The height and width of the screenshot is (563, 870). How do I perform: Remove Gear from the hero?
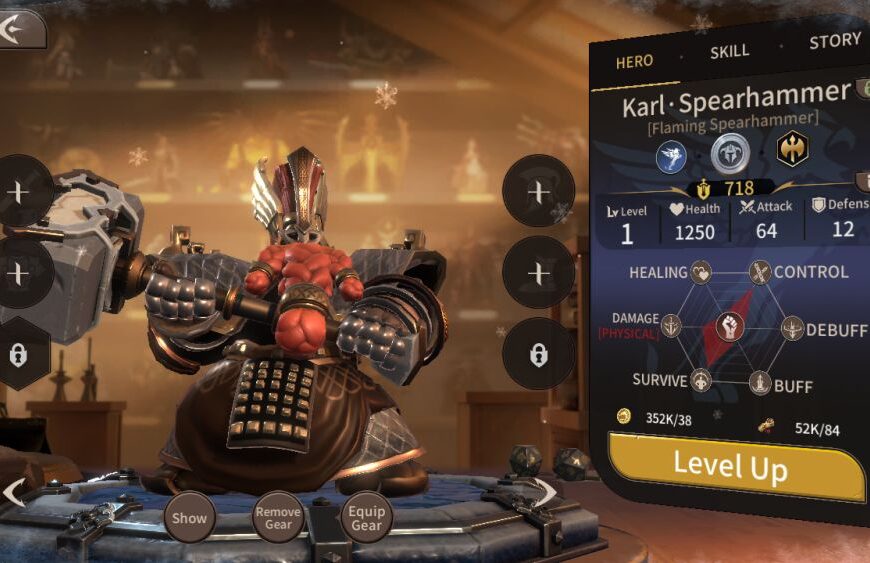278,517
